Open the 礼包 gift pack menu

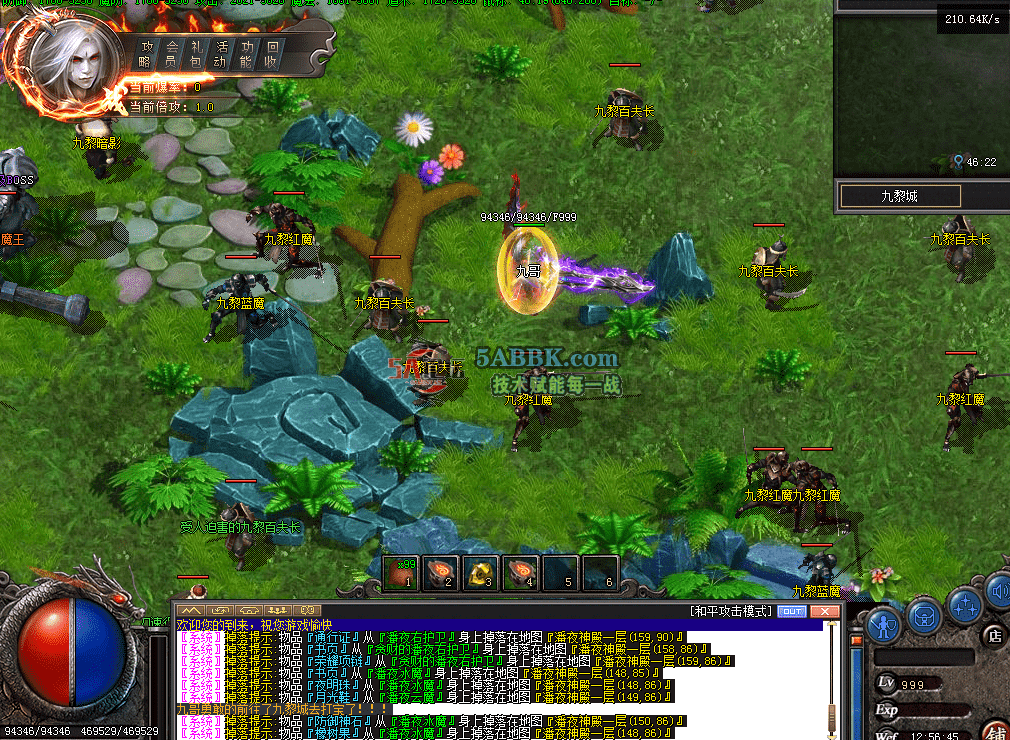coord(197,54)
